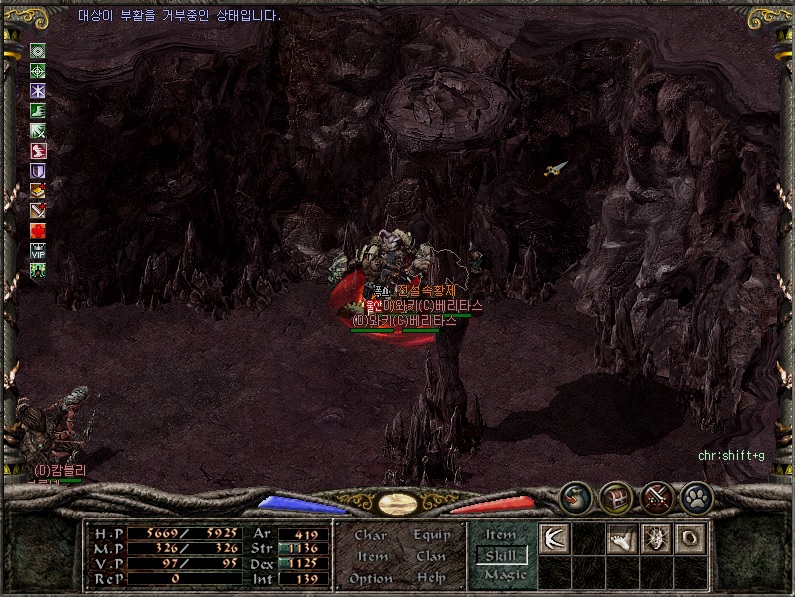Open the Item menu below Char
The width and height of the screenshot is (795, 597).
pos(372,556)
